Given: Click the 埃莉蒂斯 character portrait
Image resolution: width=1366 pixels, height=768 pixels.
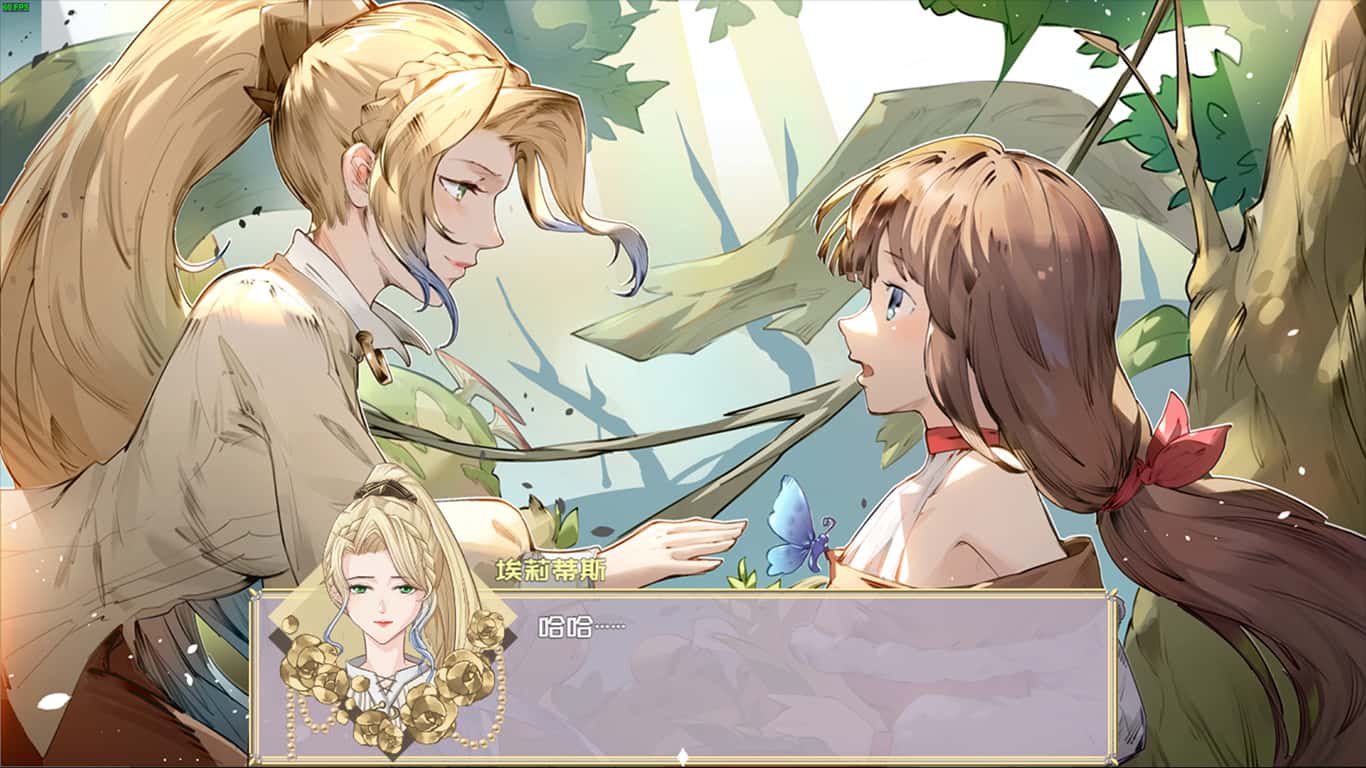Looking at the screenshot, I should pyautogui.click(x=385, y=600).
